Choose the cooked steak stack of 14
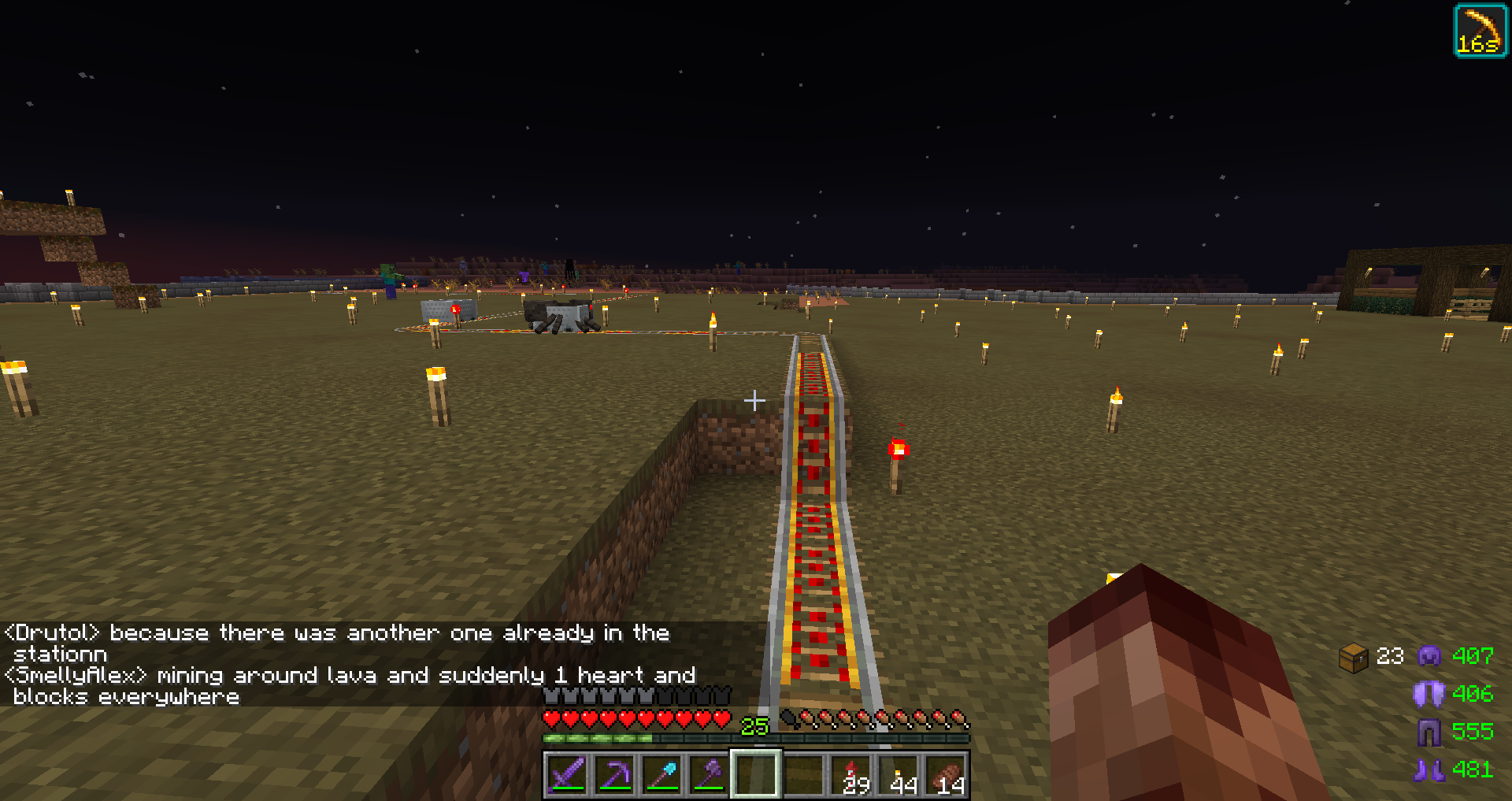The width and height of the screenshot is (1512, 801). [947, 774]
